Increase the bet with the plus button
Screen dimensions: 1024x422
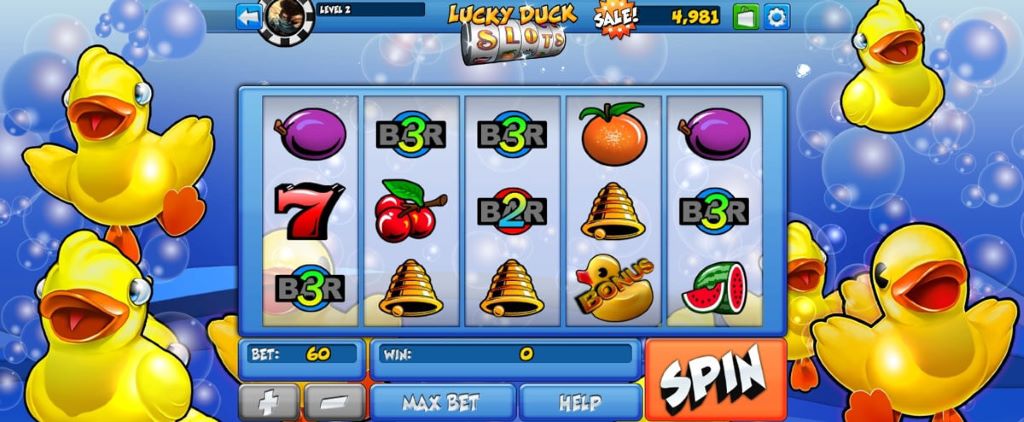pos(268,403)
